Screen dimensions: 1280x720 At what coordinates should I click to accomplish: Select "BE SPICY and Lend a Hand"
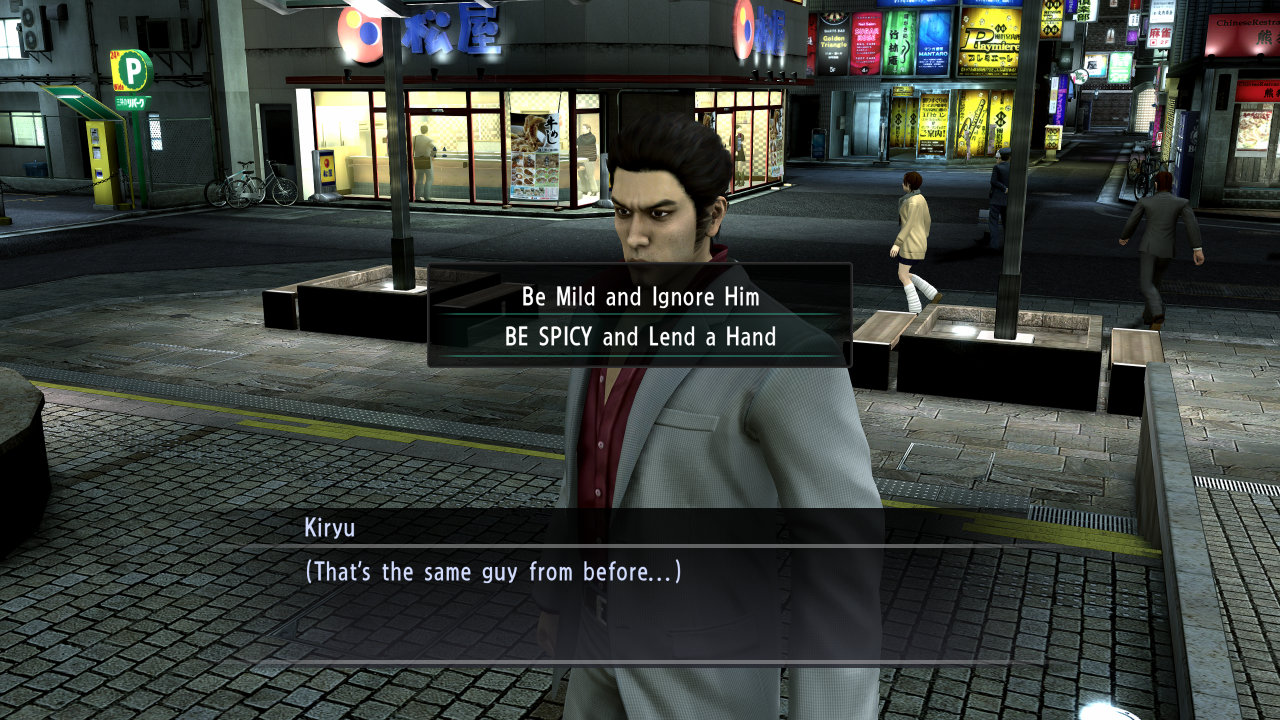[x=640, y=337]
